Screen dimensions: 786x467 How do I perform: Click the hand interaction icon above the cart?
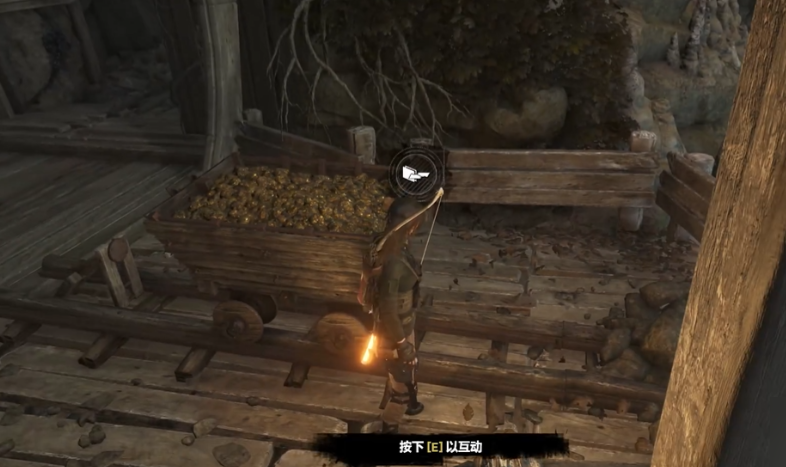415,174
